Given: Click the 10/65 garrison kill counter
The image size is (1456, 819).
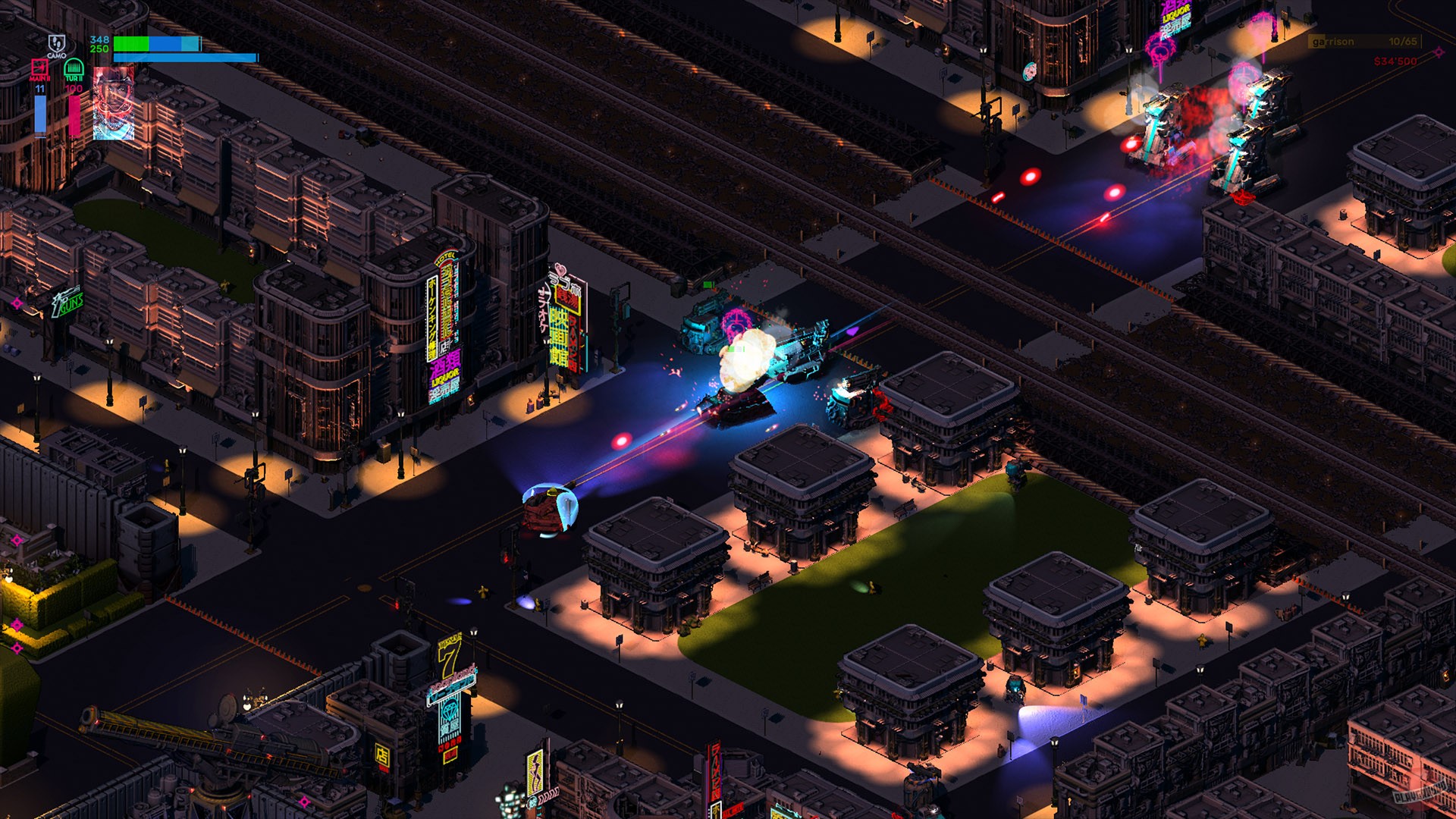Looking at the screenshot, I should pyautogui.click(x=1403, y=41).
